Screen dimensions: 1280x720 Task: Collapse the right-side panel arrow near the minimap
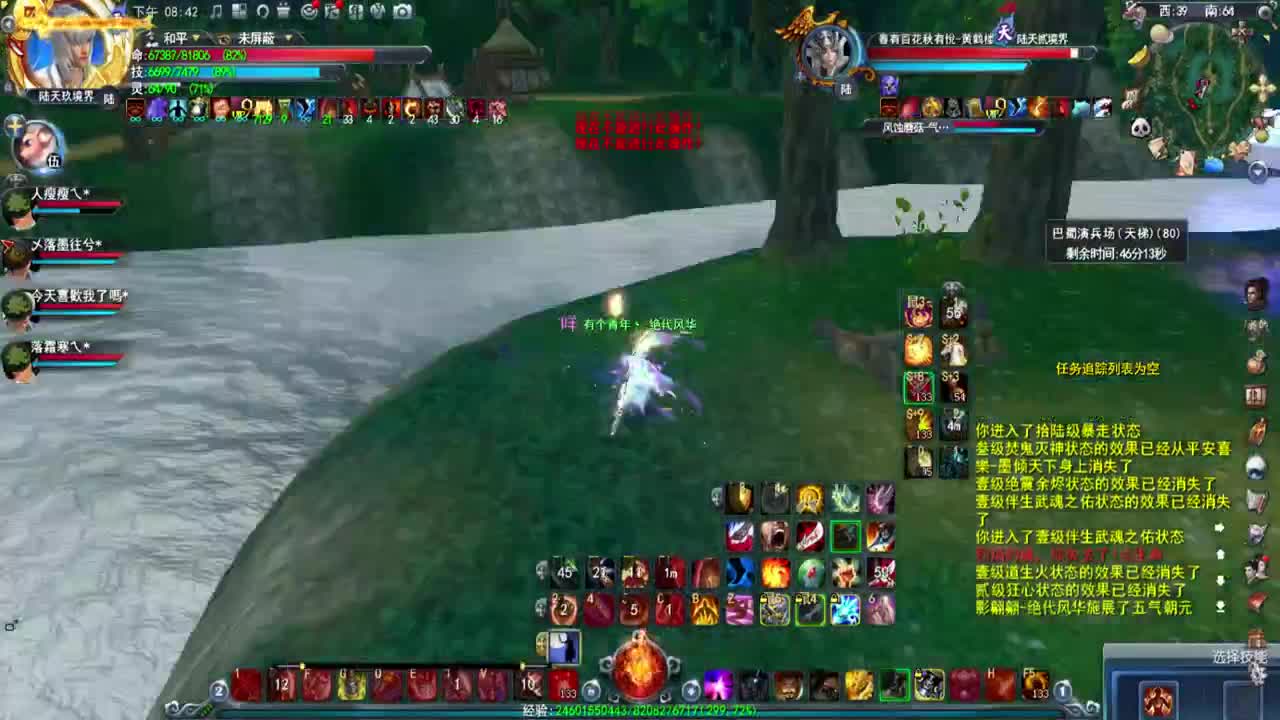pyautogui.click(x=1256, y=169)
